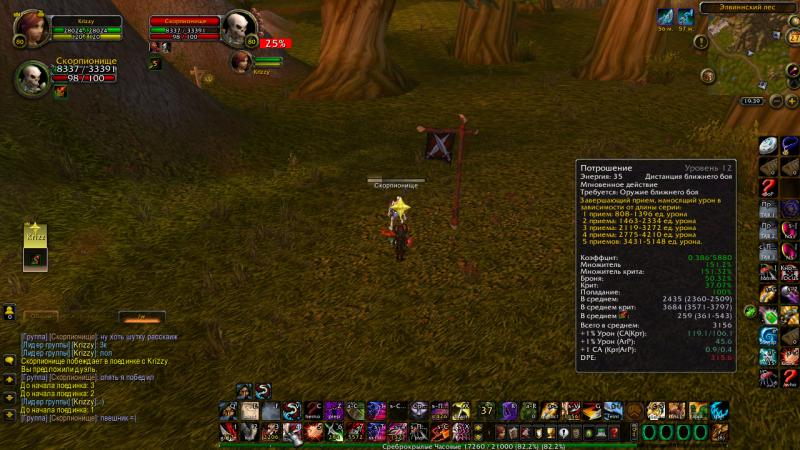Viewport: 800px width, 450px height.
Task: Click Krizzy's small target-of-target portrait
Action: [x=240, y=60]
